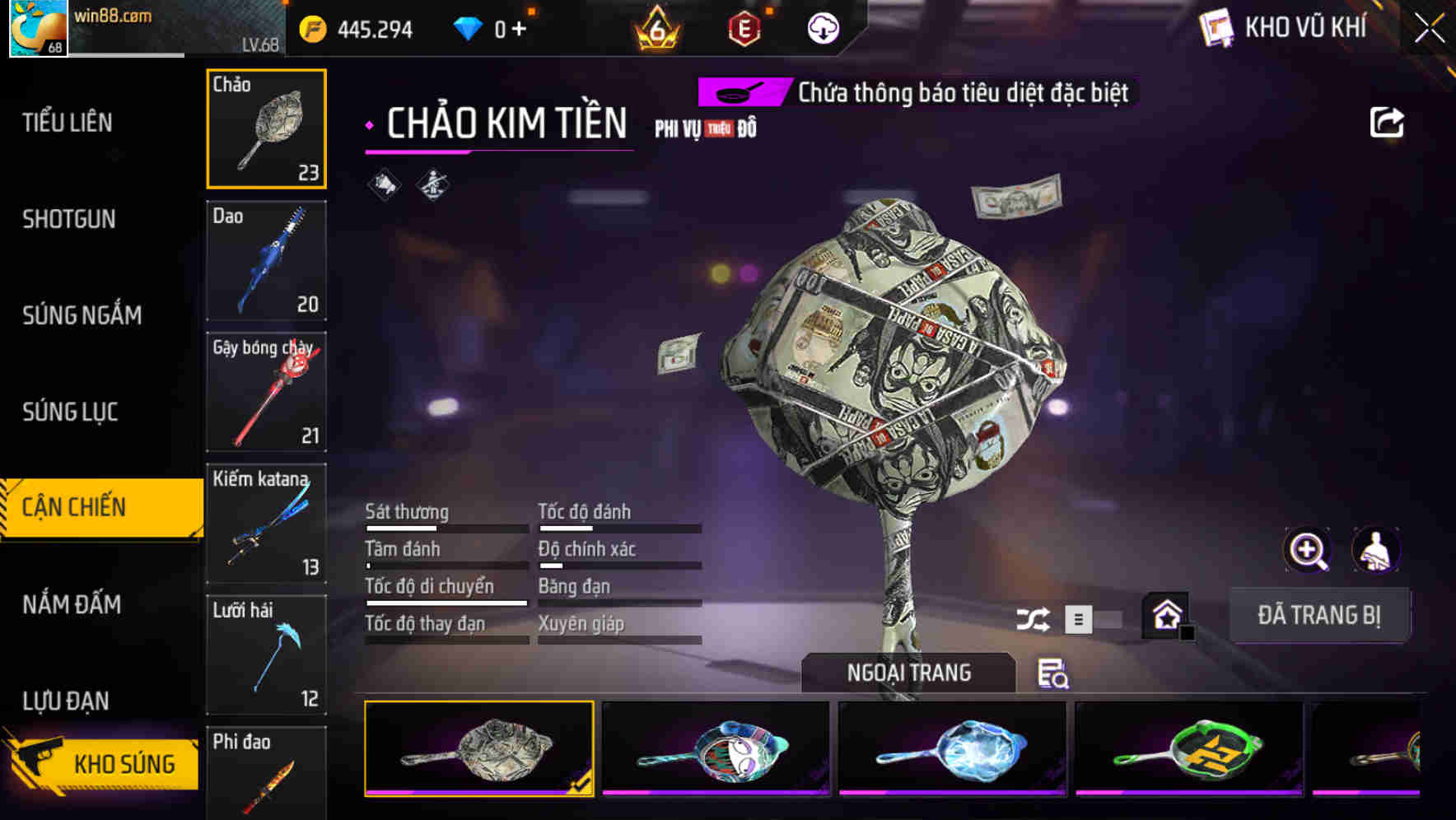The image size is (1456, 820).
Task: Pick the Lưỡi hái scythe weapon
Action: click(266, 655)
